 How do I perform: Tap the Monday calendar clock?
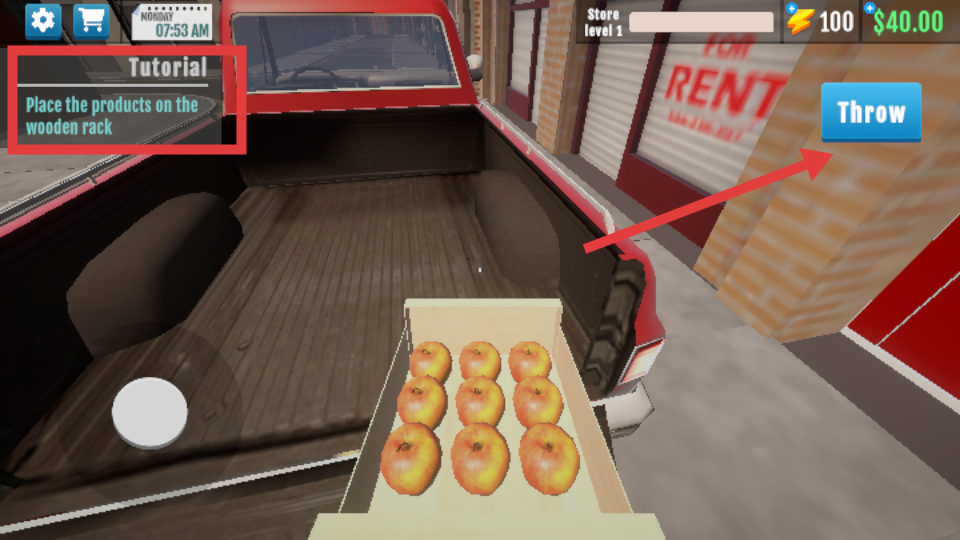(171, 22)
